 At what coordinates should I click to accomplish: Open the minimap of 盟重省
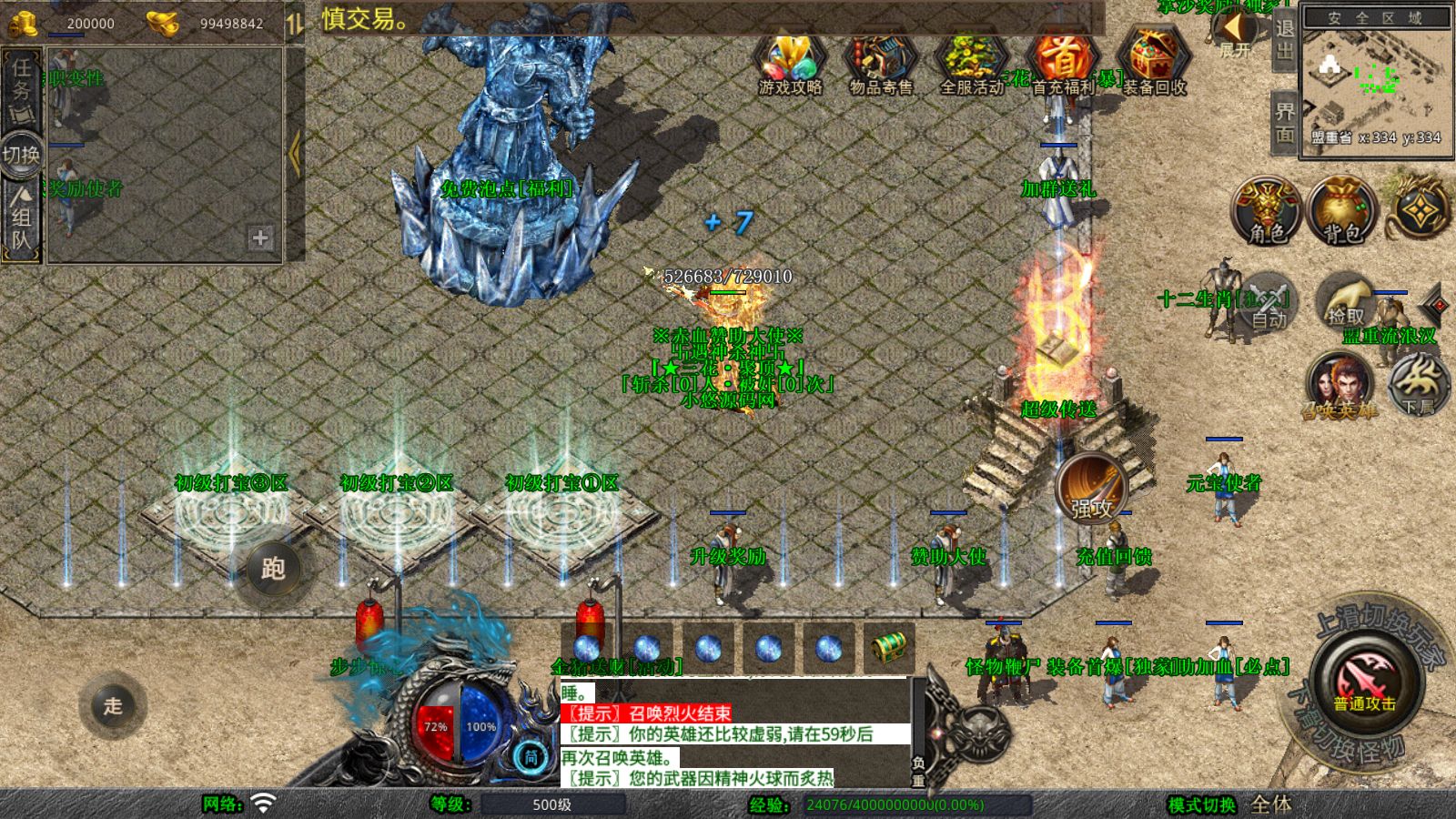coord(1374,80)
